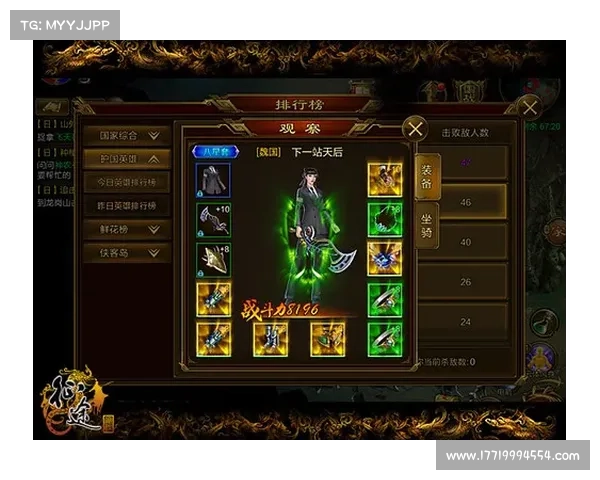
Task: Collapse the 护国英雄 category
Action: tap(126, 158)
